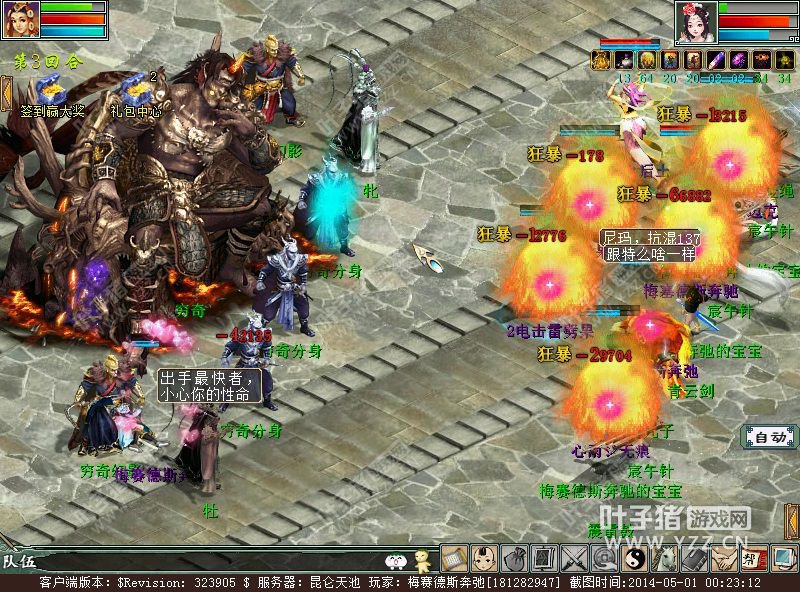Expand the orange arrow on right edge
Screen dimensions: 800x592
click(x=792, y=522)
